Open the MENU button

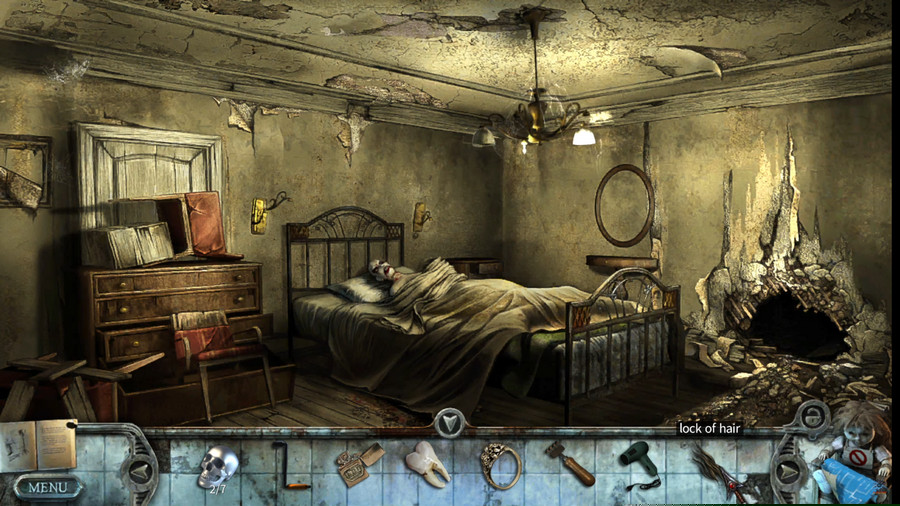(47, 488)
